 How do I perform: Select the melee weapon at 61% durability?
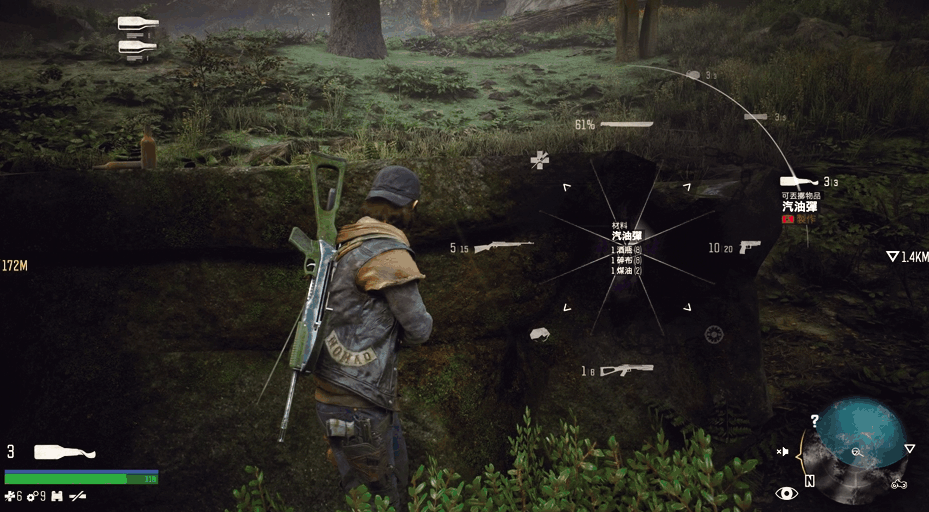point(626,124)
